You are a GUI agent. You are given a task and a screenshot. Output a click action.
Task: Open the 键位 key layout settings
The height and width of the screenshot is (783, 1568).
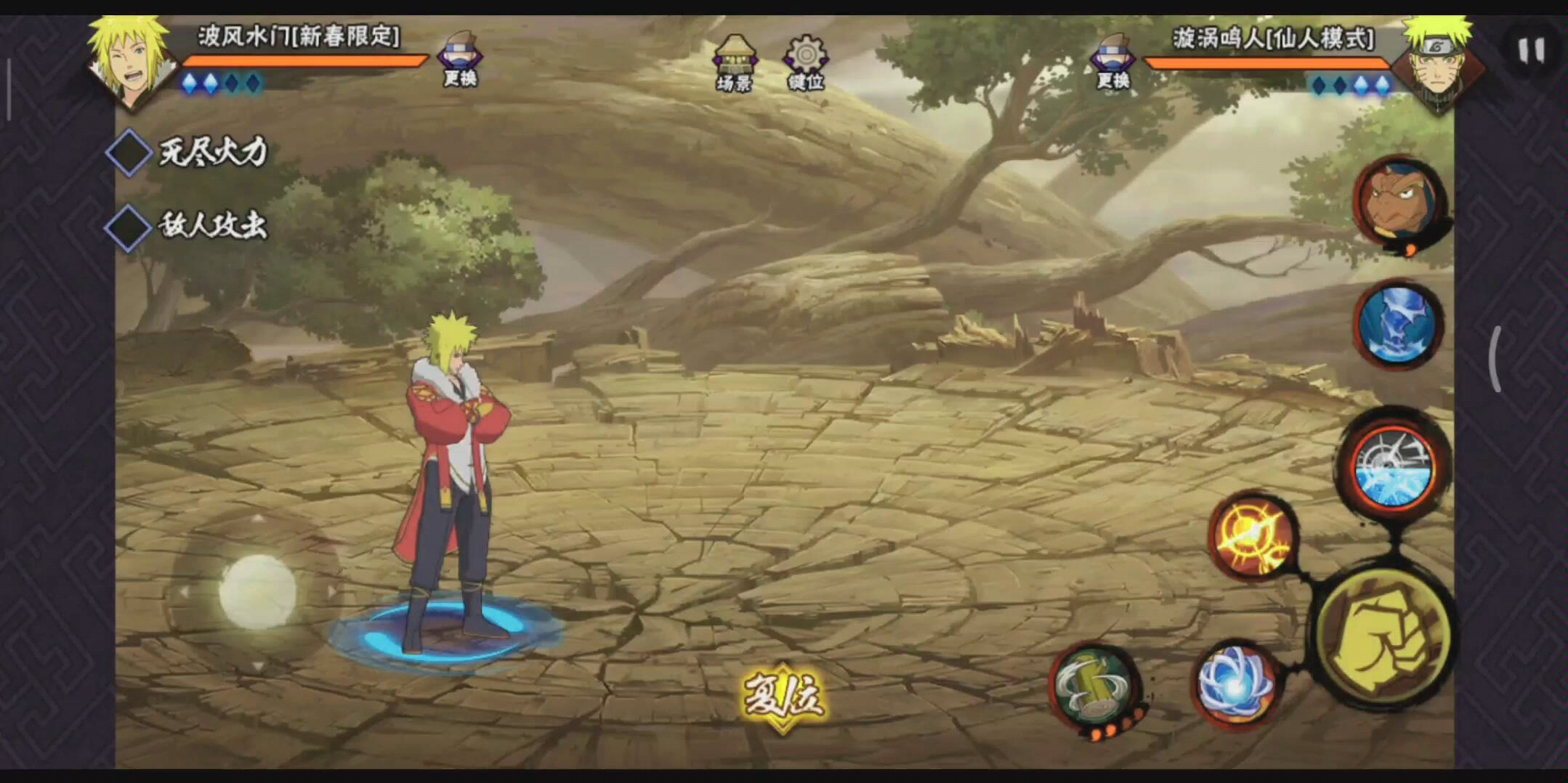[805, 62]
